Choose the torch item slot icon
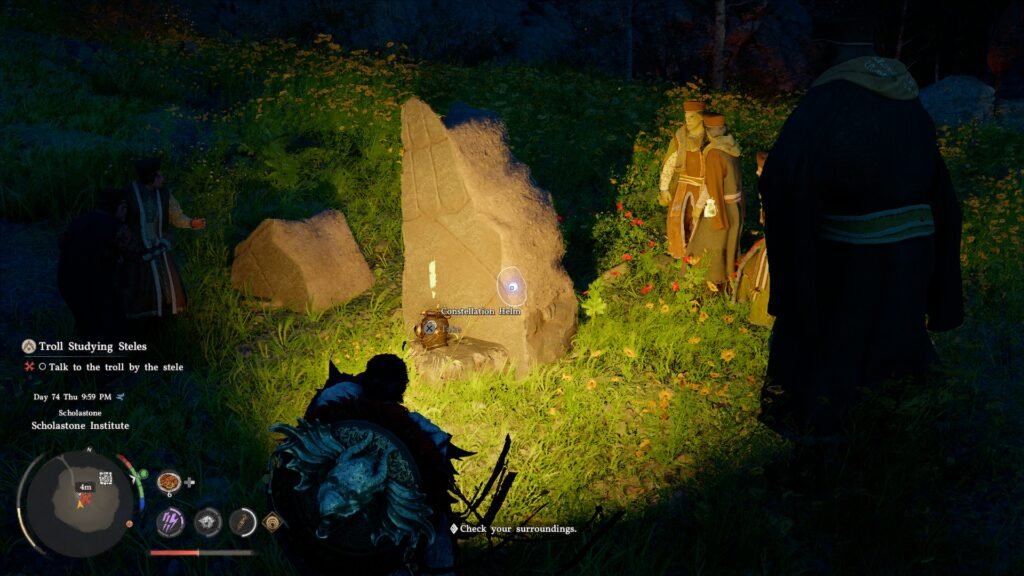This screenshot has width=1024, height=576. [243, 521]
